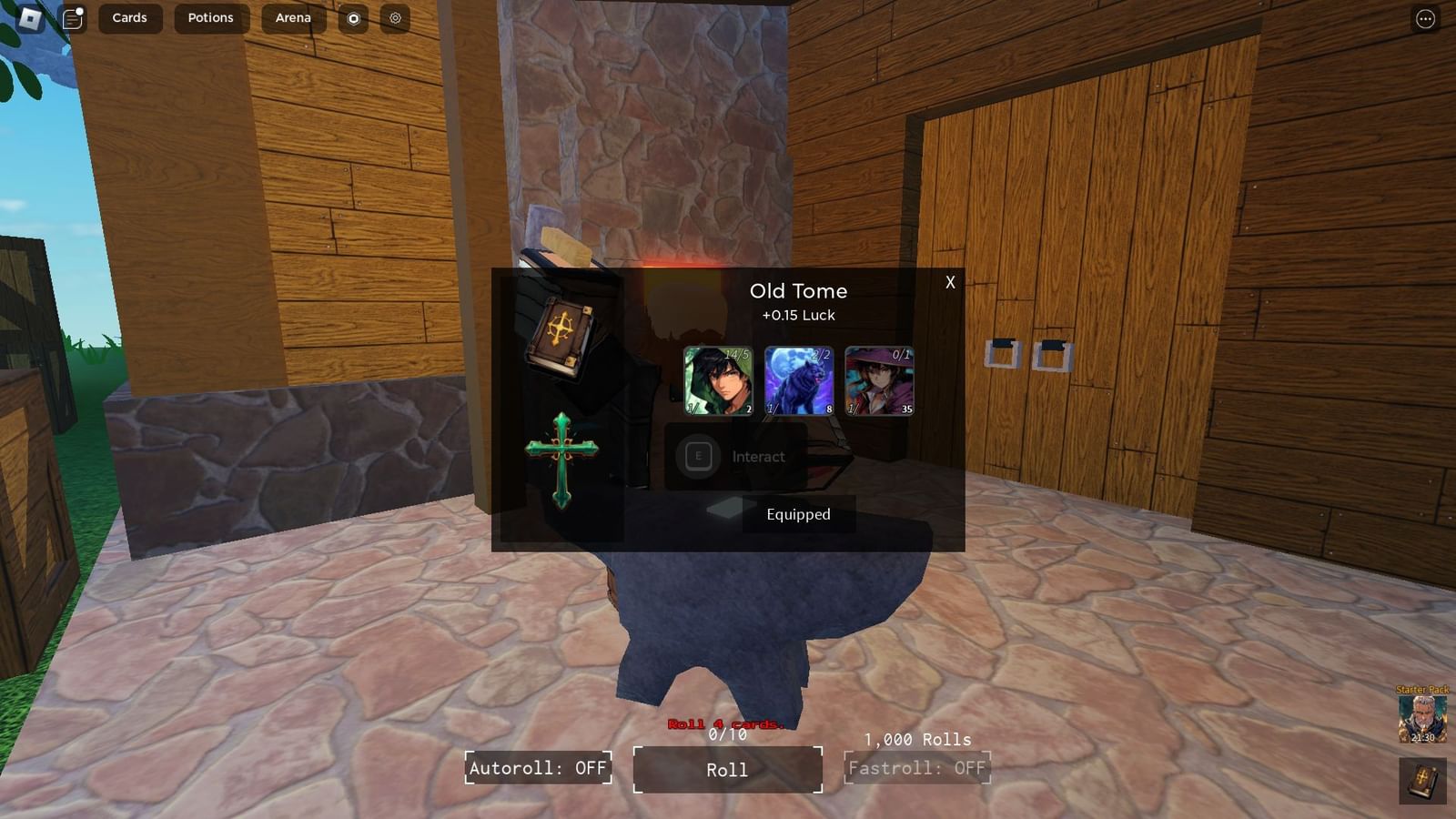Enable Fastroll
The width and height of the screenshot is (1456, 819).
917,769
